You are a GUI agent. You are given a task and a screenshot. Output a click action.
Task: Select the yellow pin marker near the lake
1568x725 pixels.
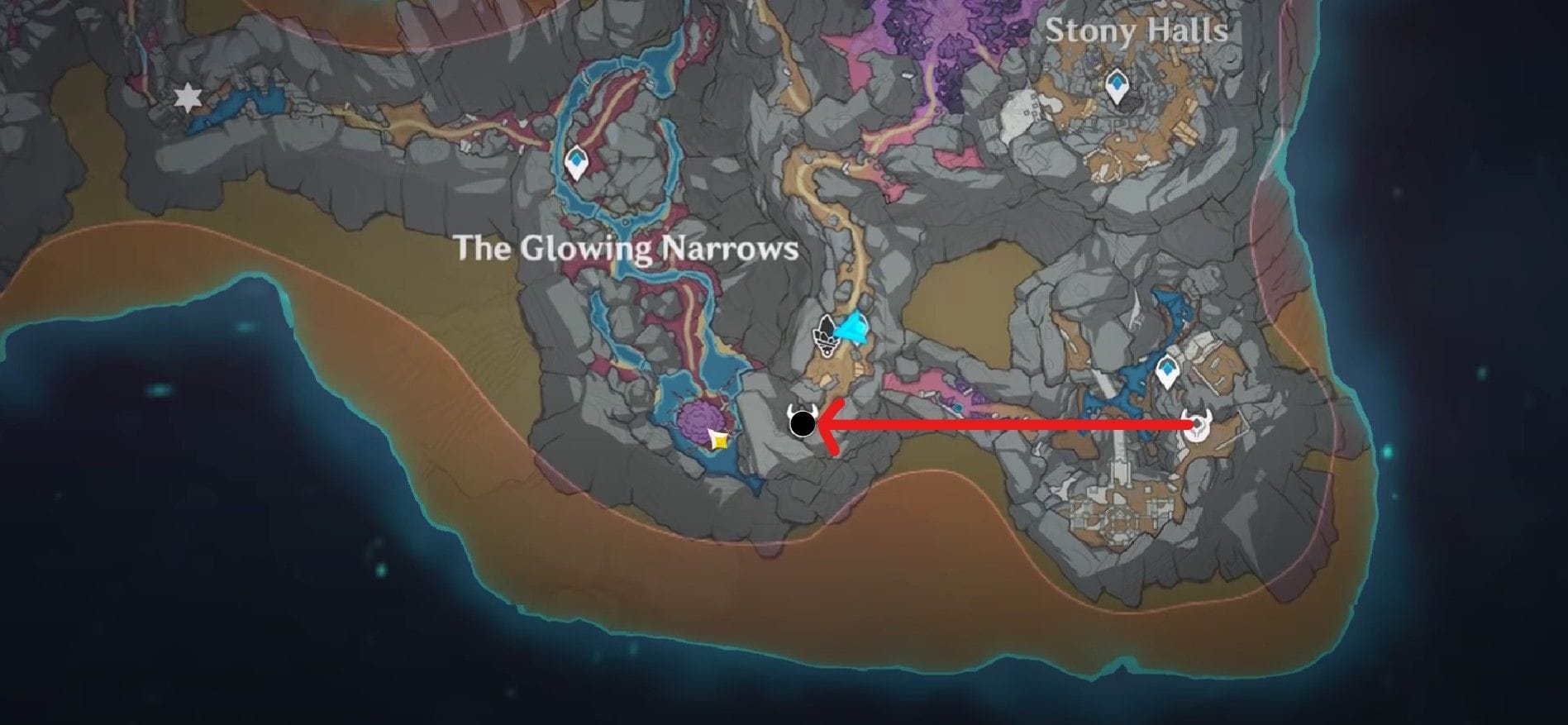coord(718,441)
